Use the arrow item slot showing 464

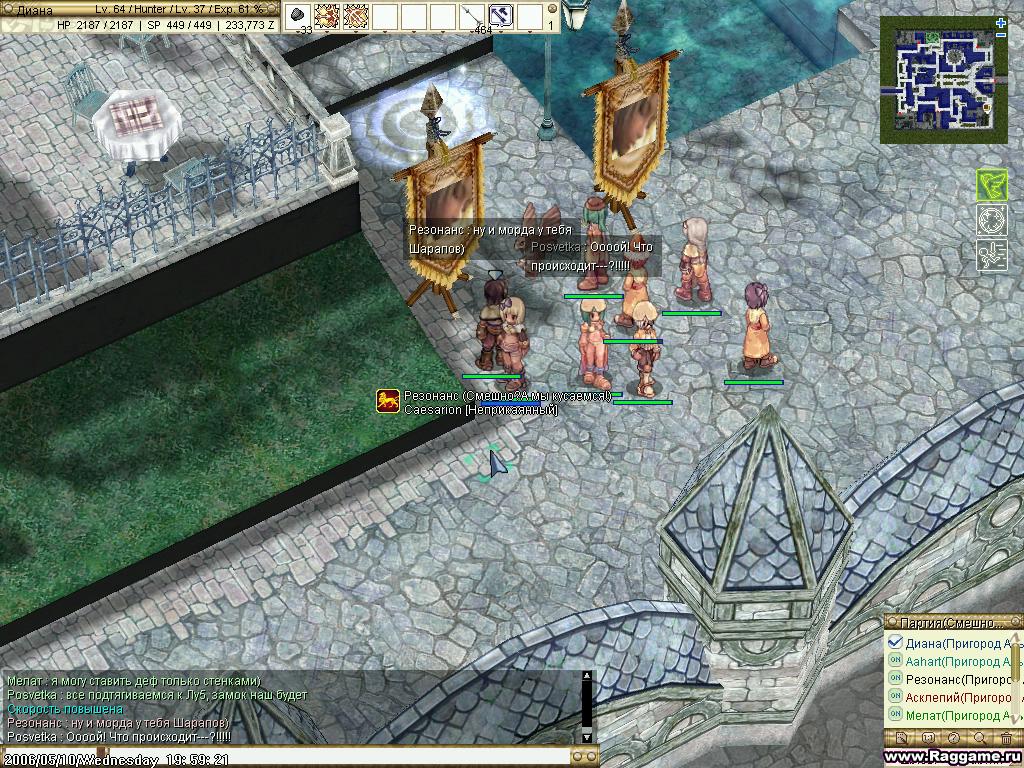pos(472,15)
